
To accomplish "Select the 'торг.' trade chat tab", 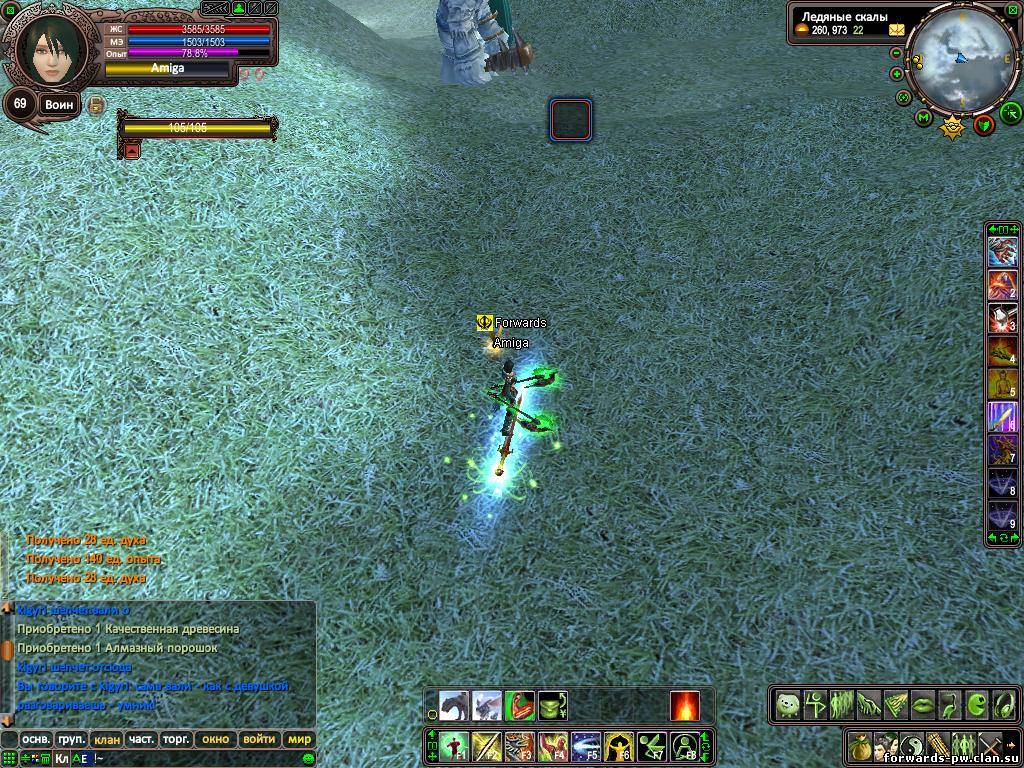I will [176, 739].
